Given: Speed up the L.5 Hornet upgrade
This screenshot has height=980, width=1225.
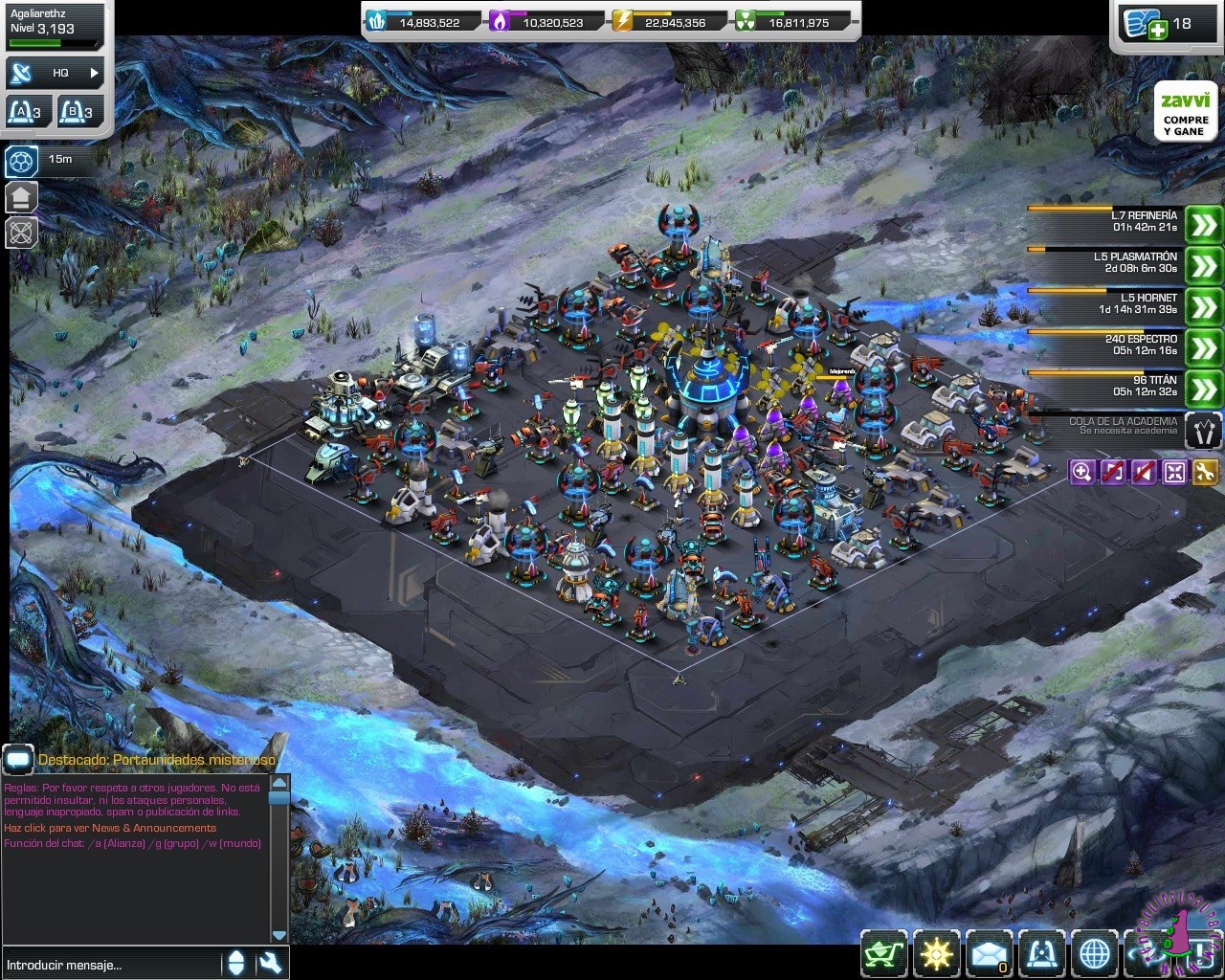Looking at the screenshot, I should 1203,307.
